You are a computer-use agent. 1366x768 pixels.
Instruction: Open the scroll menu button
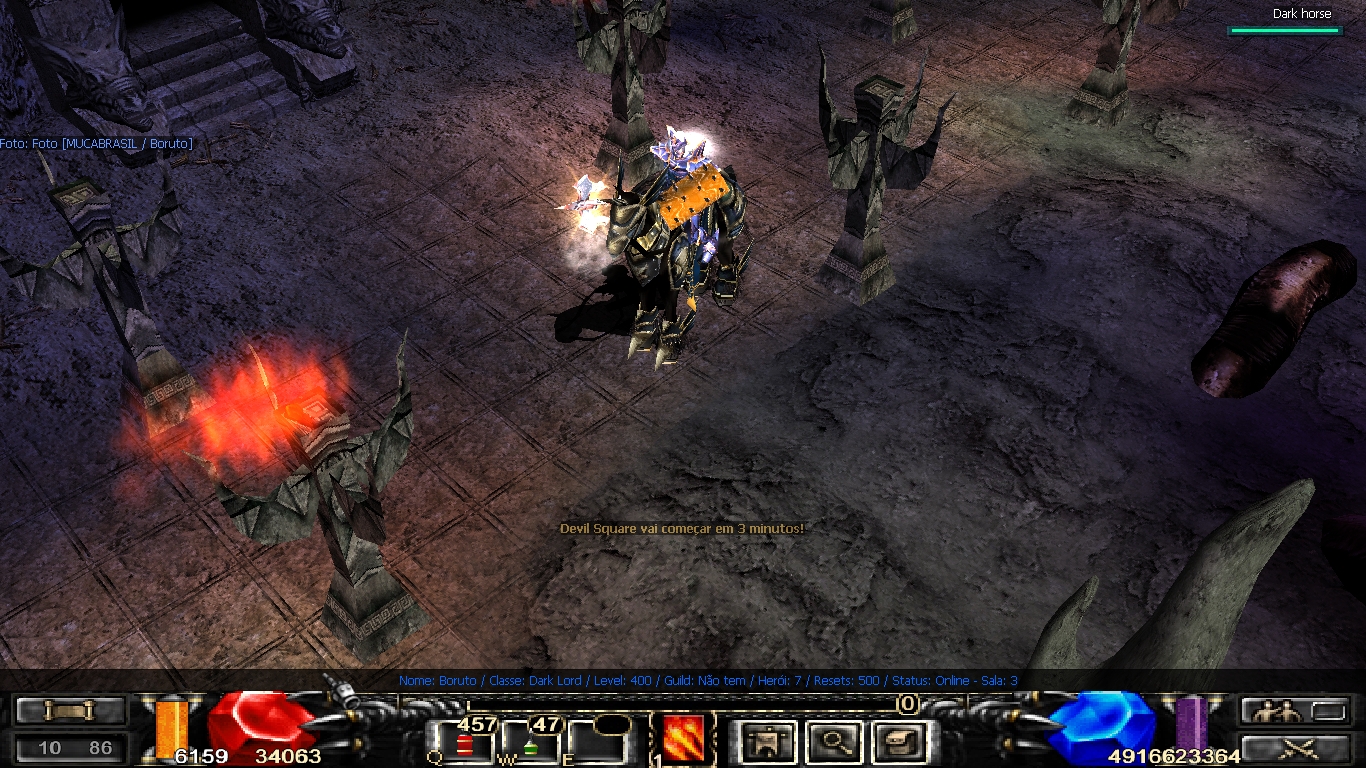coord(70,711)
